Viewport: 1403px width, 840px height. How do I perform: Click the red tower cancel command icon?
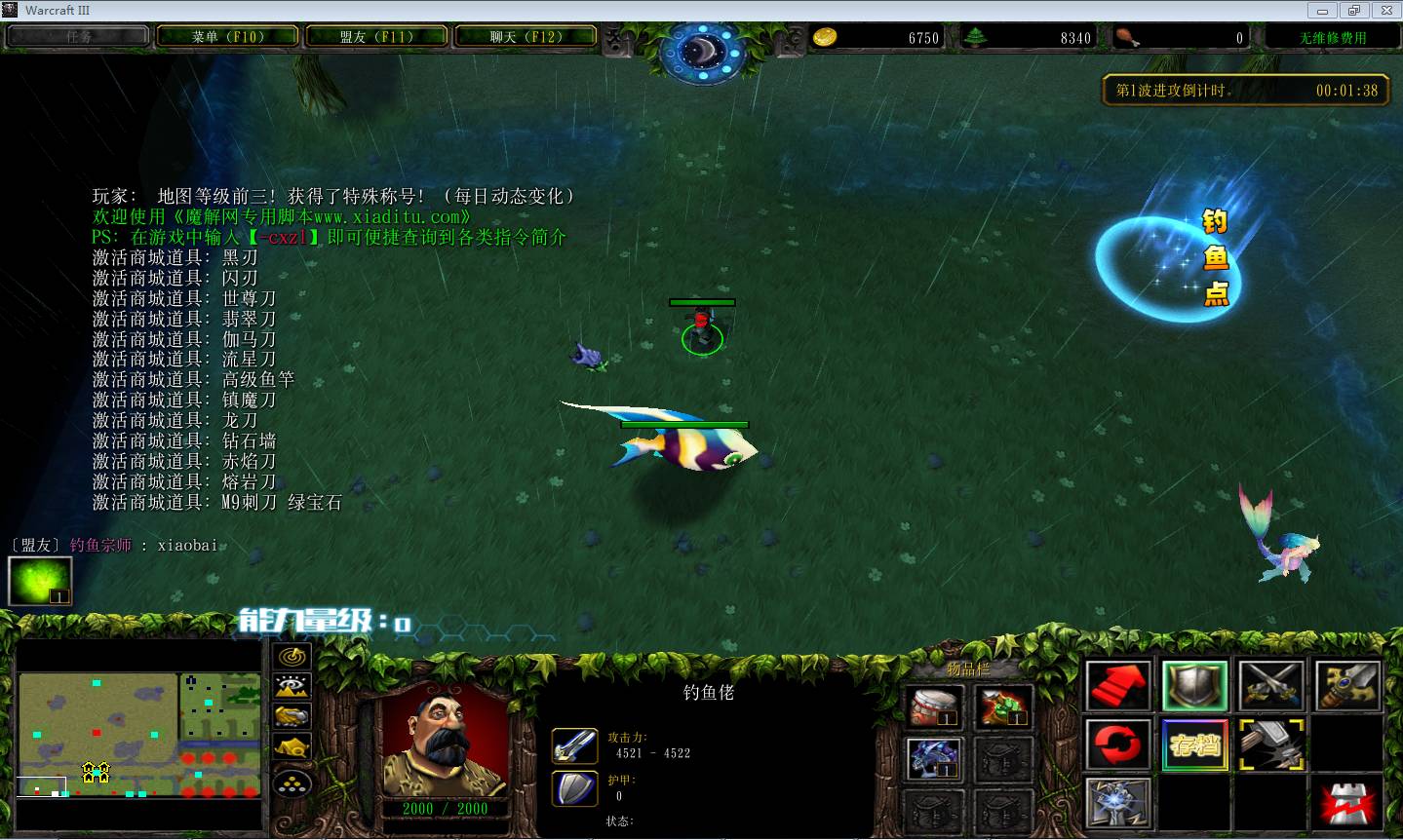1347,805
